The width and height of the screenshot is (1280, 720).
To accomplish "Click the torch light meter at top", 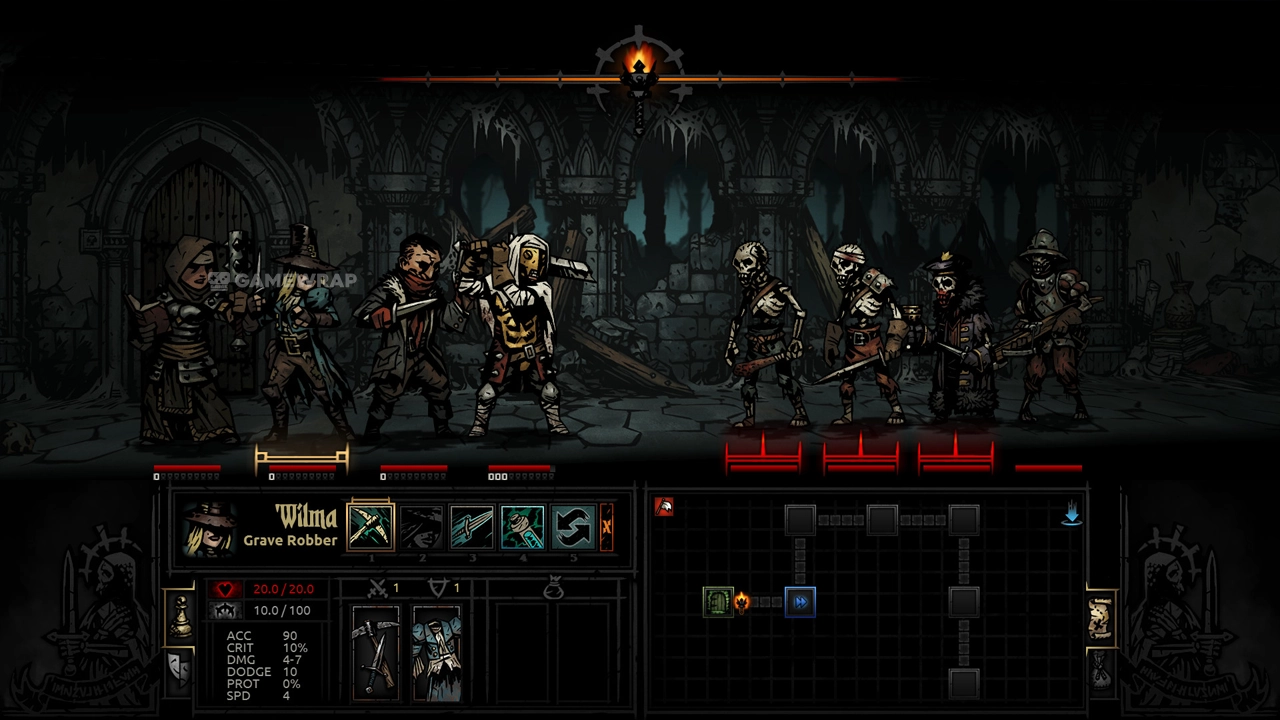I will [639, 77].
